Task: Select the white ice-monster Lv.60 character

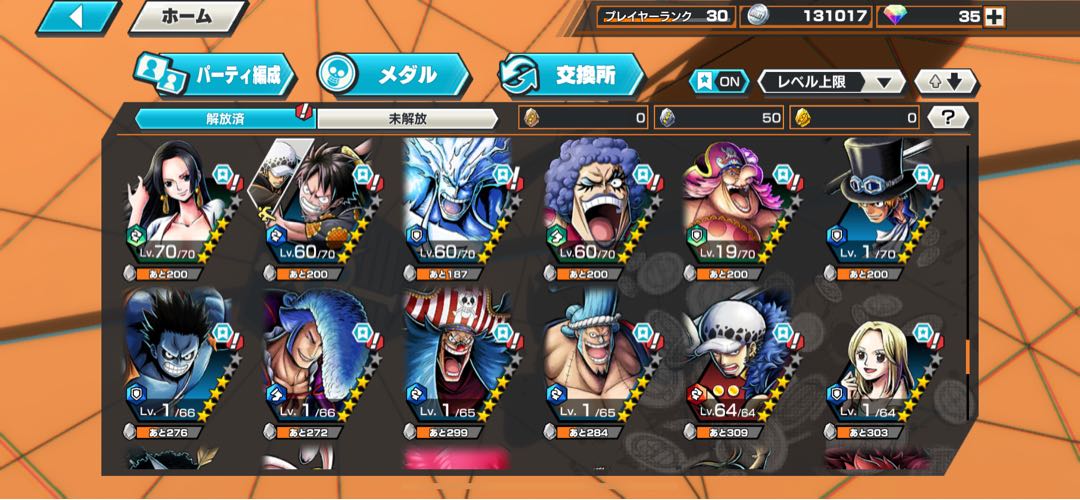Action: click(x=462, y=207)
